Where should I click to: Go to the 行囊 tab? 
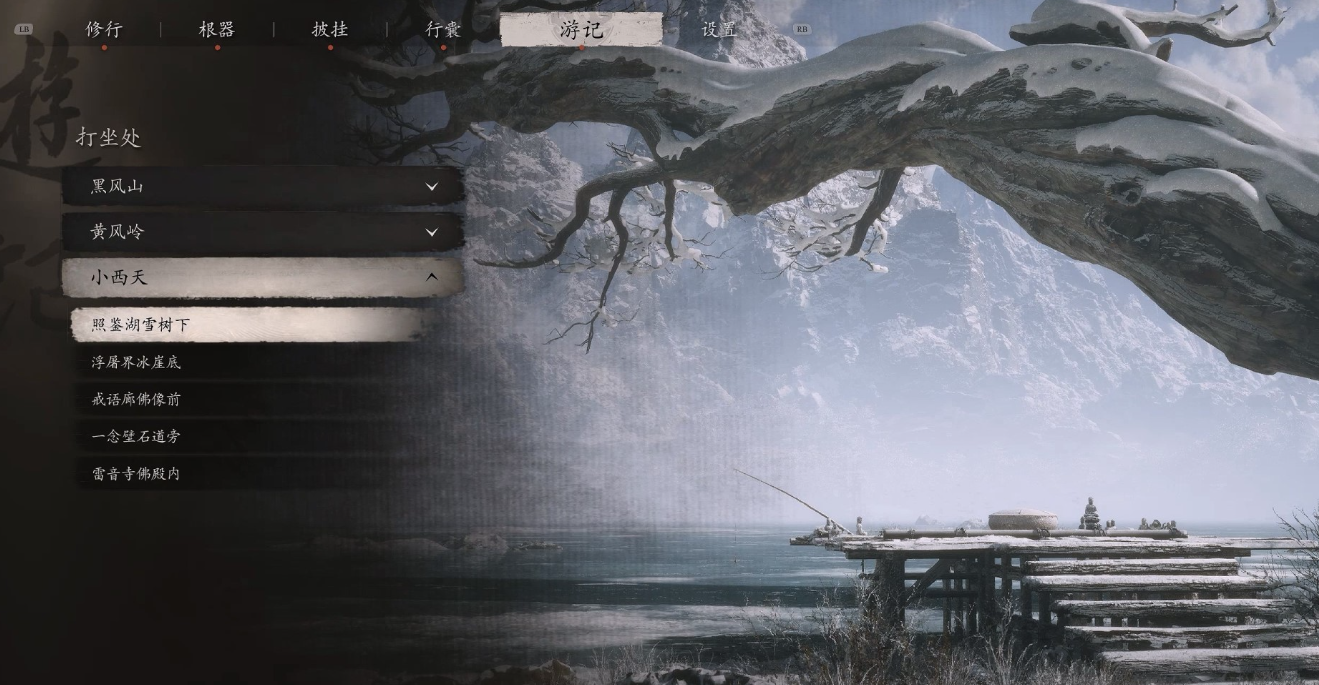pos(443,30)
